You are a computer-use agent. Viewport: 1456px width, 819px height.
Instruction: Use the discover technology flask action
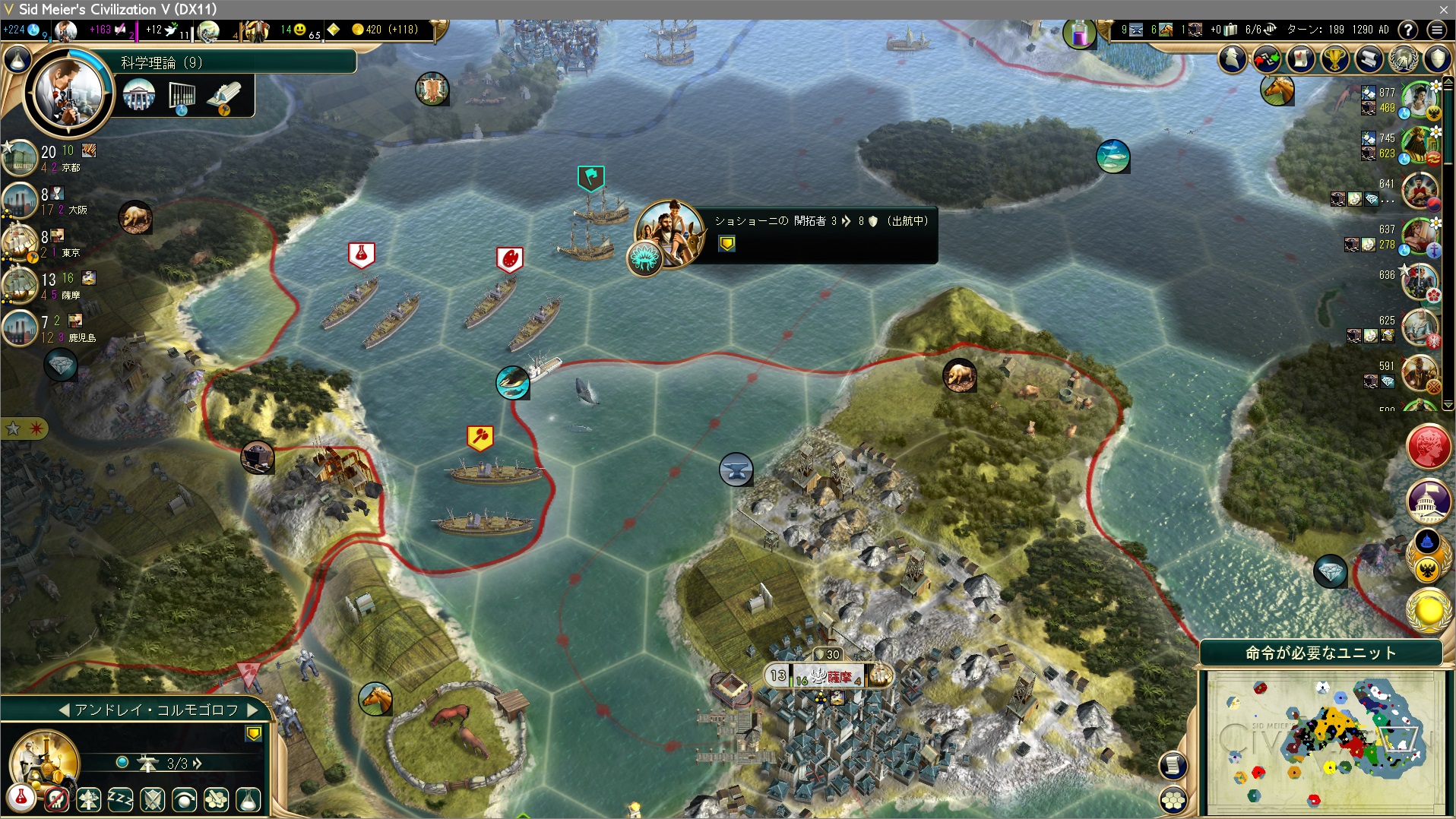(x=248, y=799)
